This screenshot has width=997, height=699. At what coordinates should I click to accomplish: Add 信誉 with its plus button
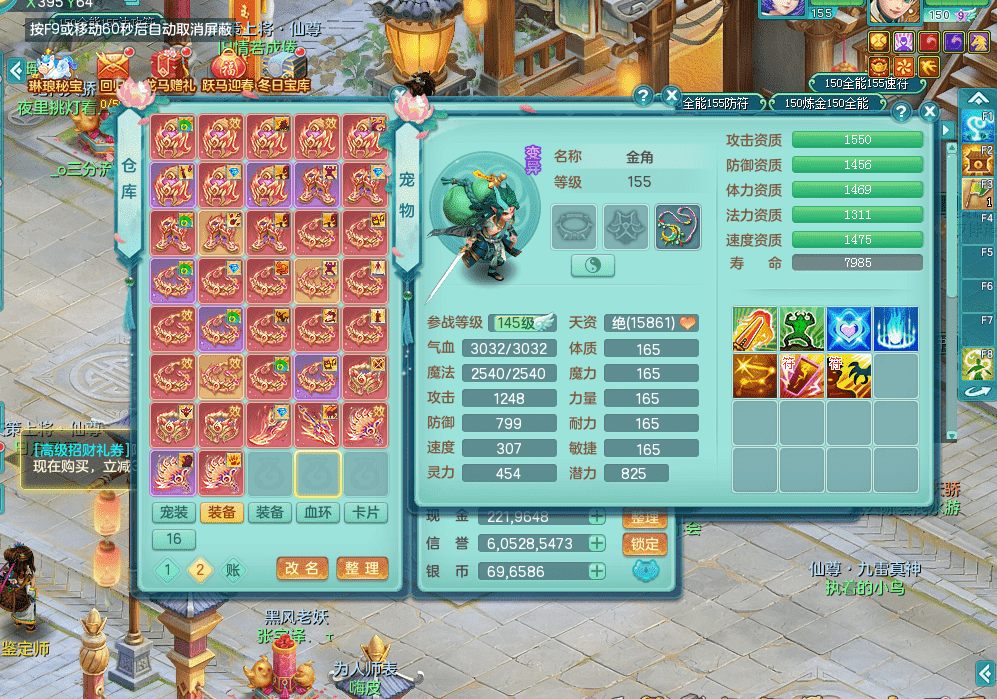click(597, 544)
